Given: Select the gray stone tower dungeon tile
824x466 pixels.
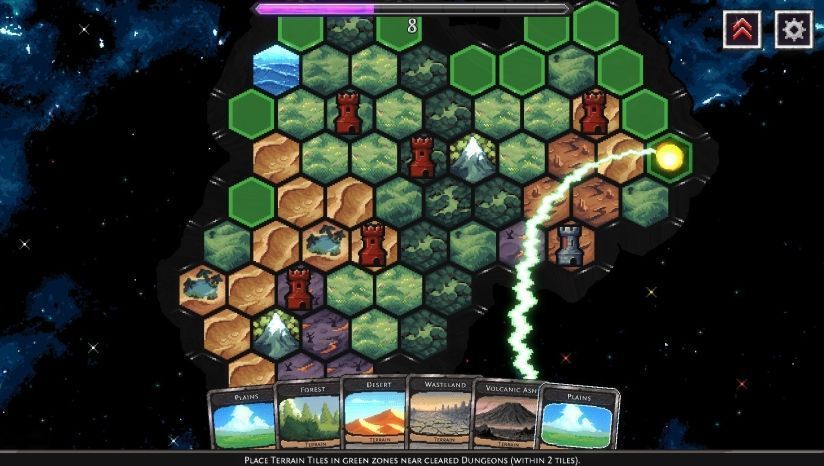Looking at the screenshot, I should point(571,245).
